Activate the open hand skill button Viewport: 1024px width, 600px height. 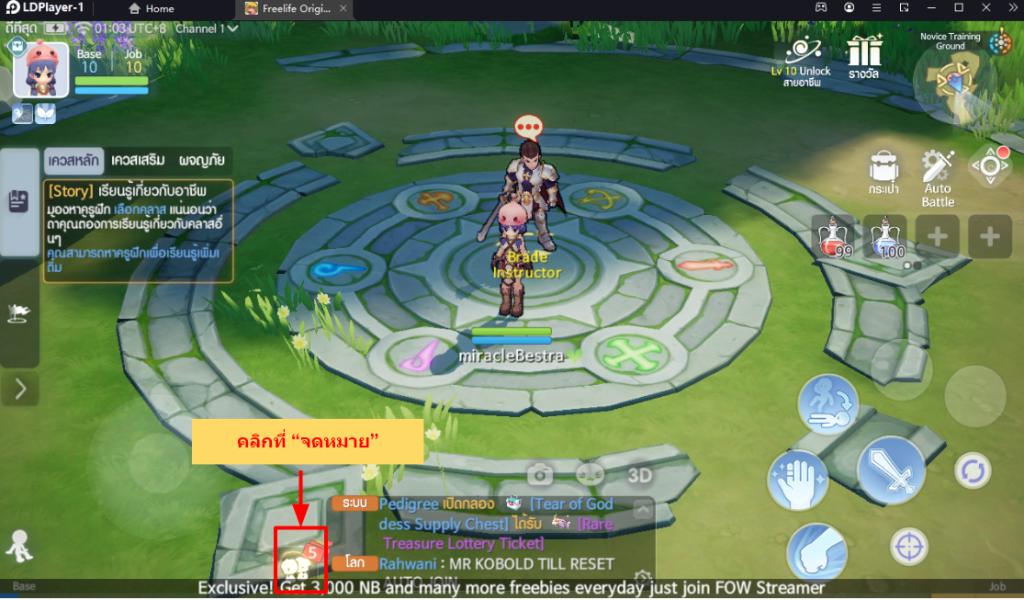tap(797, 479)
